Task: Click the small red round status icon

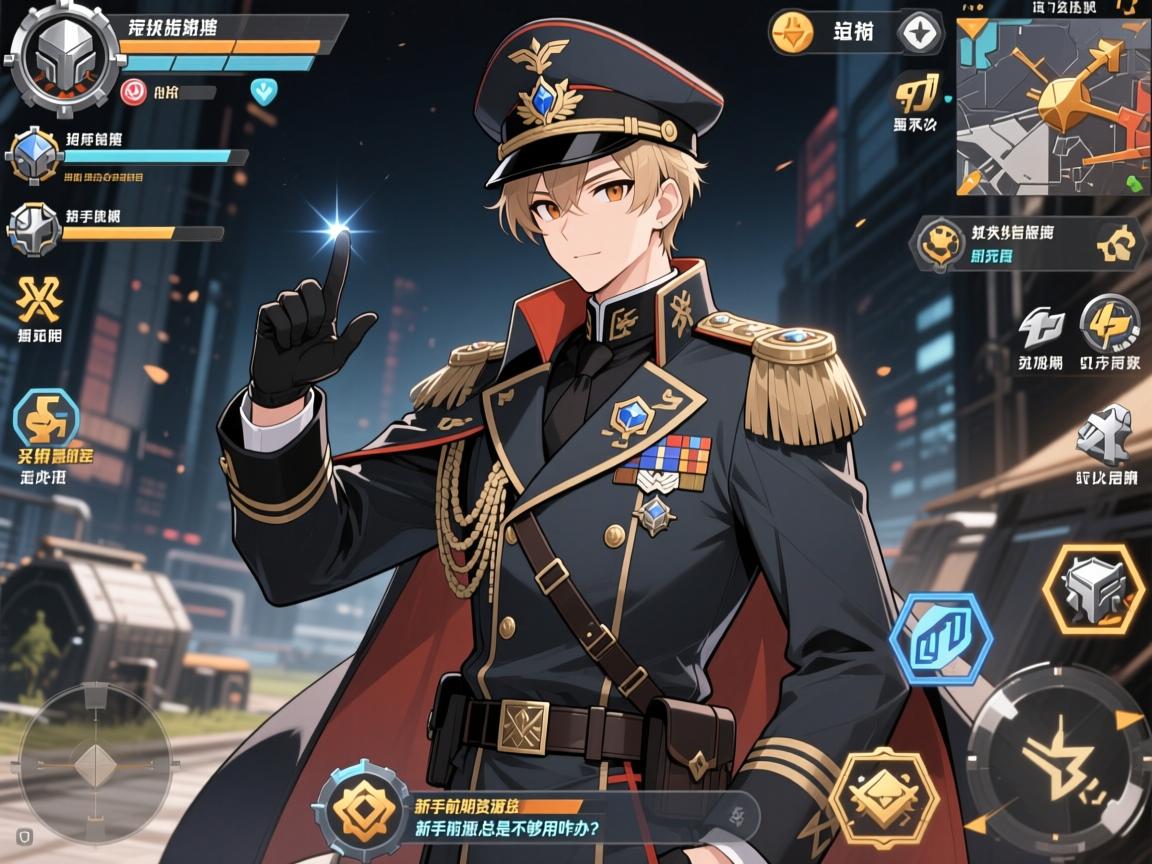Action: click(x=133, y=92)
